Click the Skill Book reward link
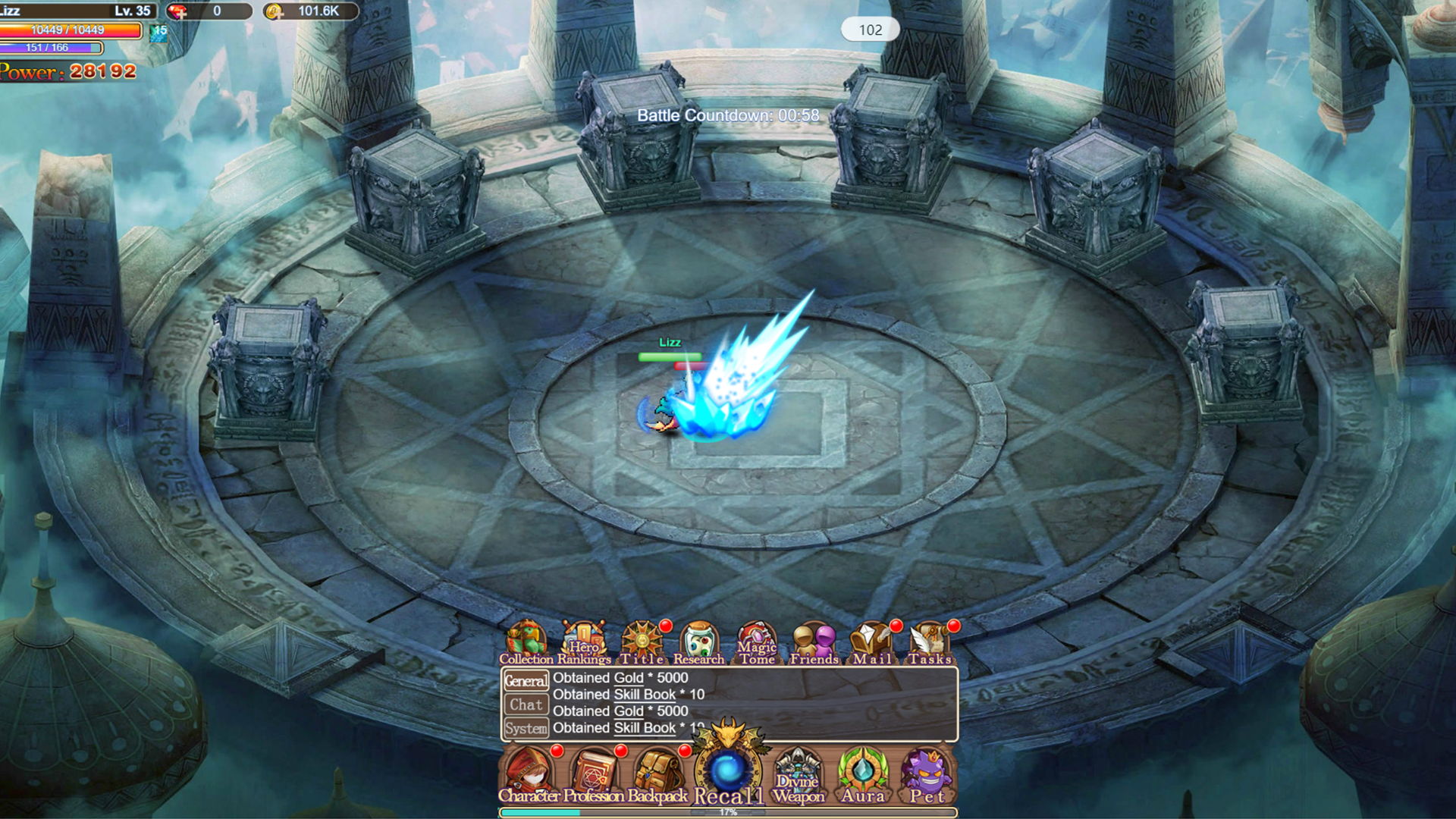Screen dimensions: 1456x819 [x=643, y=694]
